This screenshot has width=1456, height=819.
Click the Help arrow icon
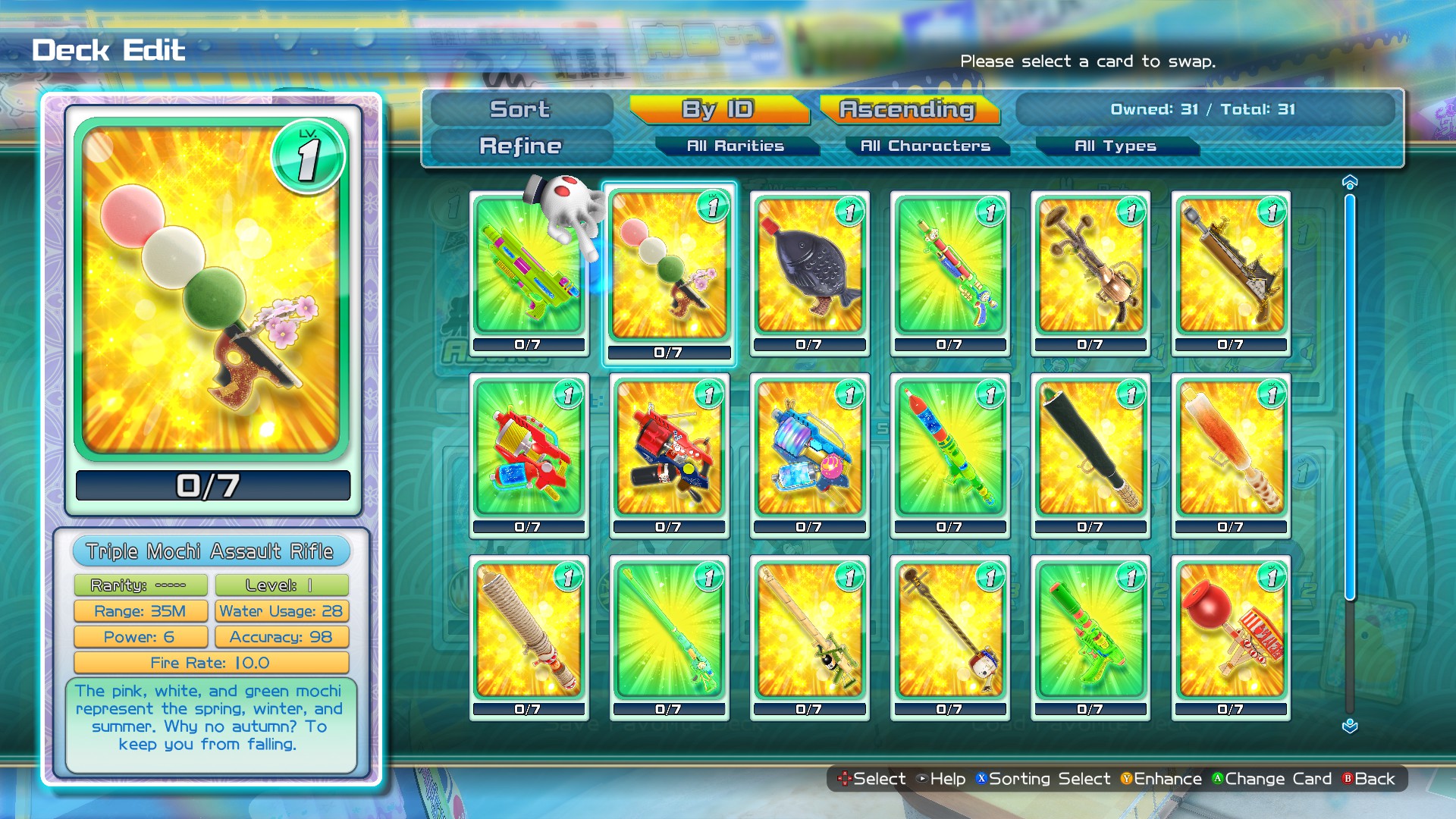[922, 779]
